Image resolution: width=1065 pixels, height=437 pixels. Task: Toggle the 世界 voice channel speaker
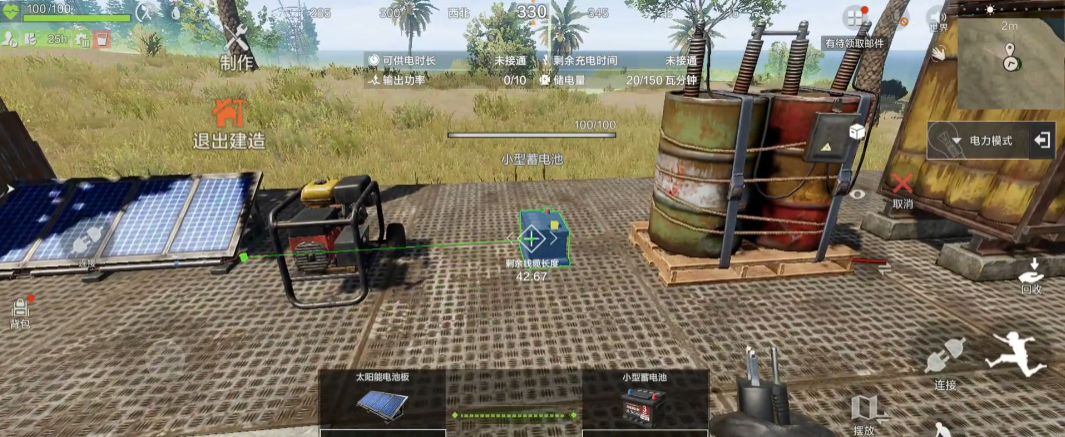click(x=937, y=17)
